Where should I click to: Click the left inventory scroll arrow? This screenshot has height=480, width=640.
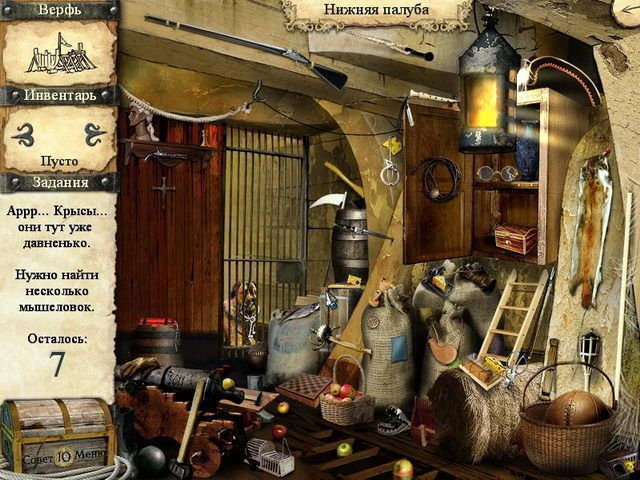point(23,131)
